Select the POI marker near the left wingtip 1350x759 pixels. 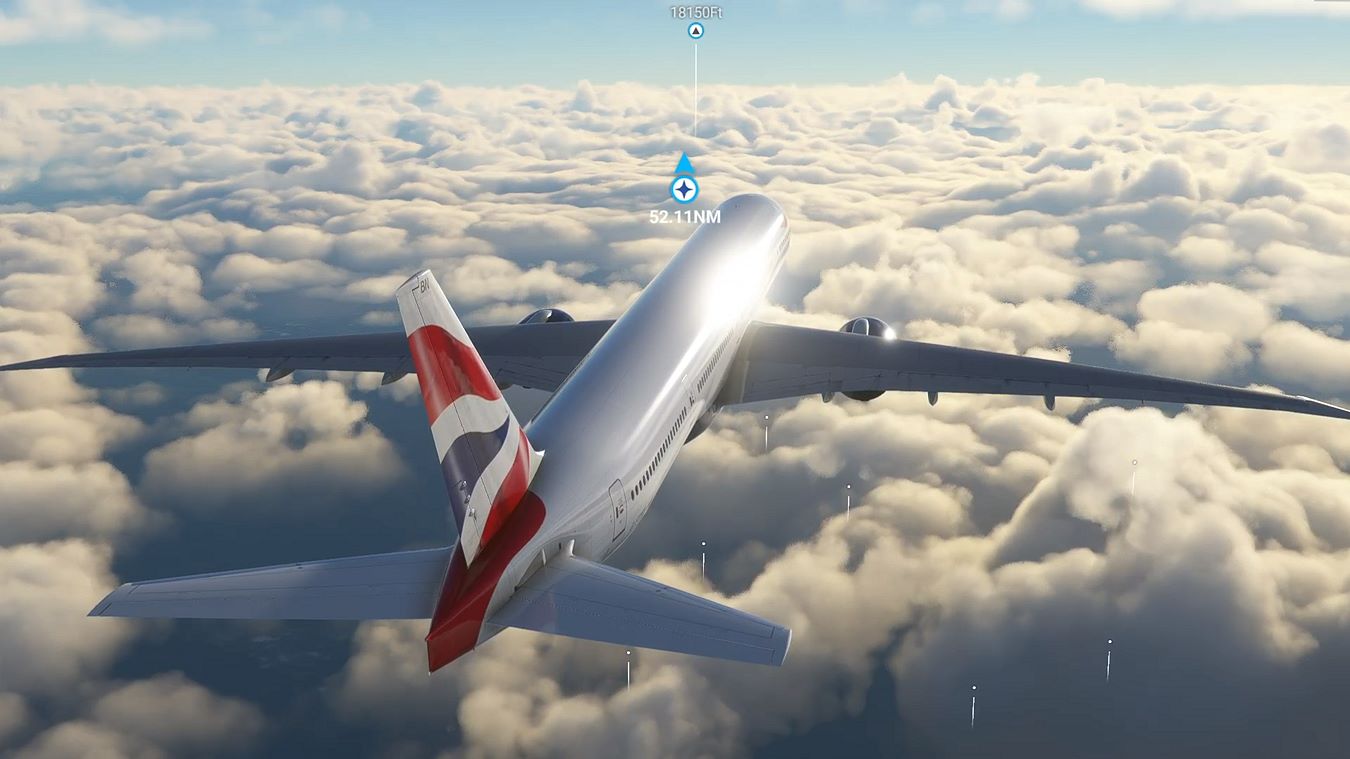pos(766,418)
